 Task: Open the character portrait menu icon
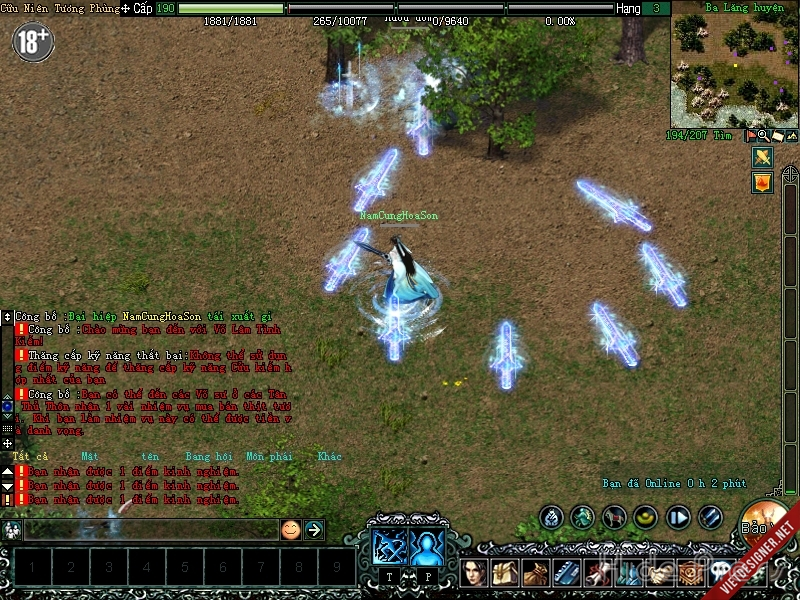tap(476, 573)
